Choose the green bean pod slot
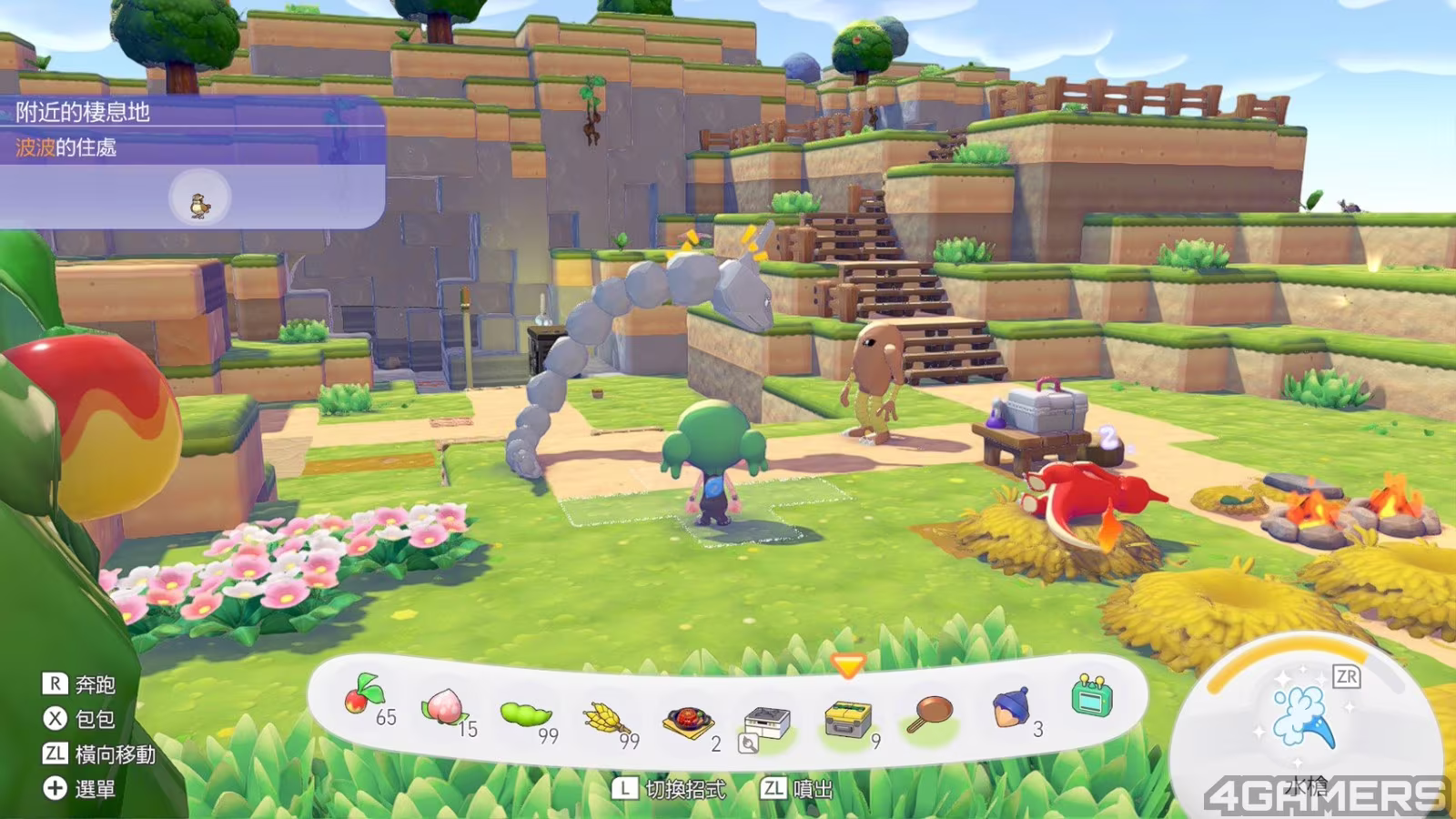 coord(525,714)
